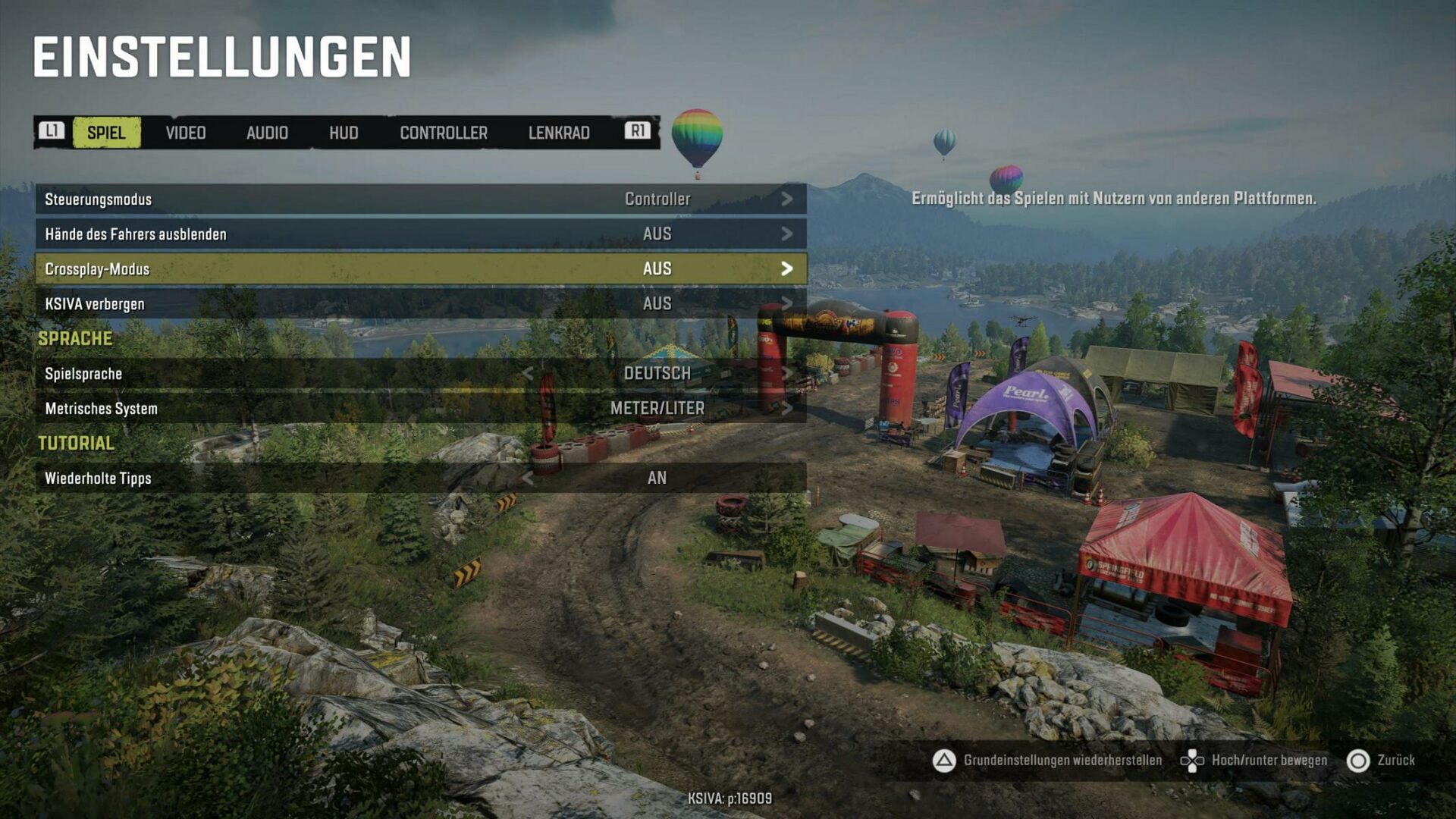
Task: Select the SPIEL tab
Action: [x=107, y=133]
